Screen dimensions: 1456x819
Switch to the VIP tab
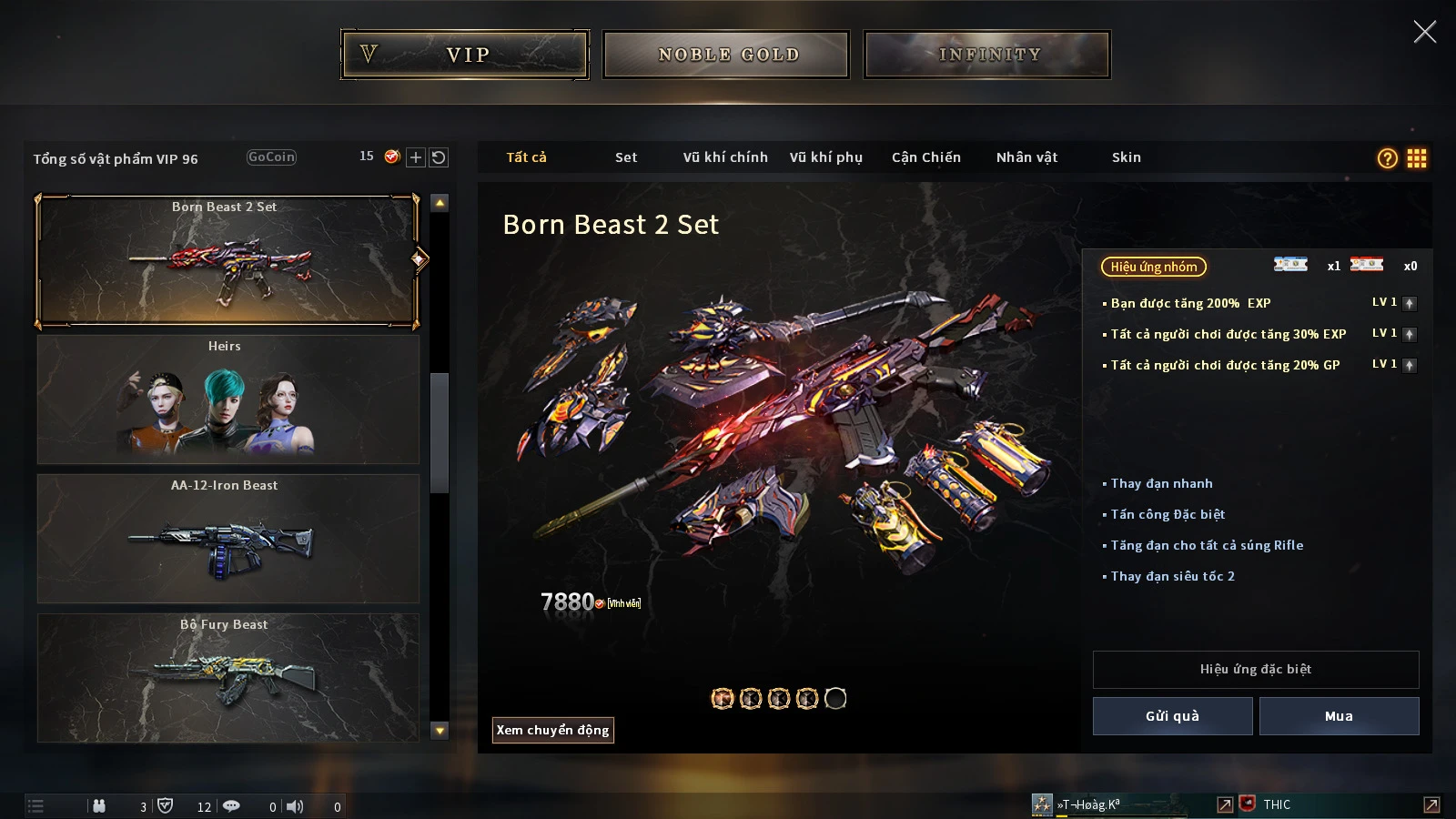click(x=465, y=55)
